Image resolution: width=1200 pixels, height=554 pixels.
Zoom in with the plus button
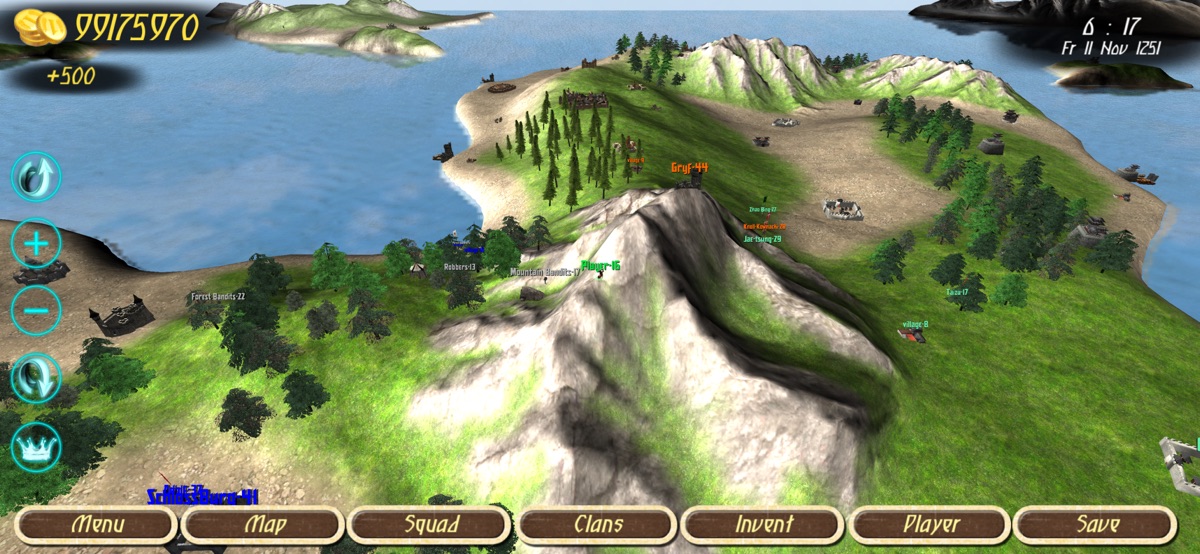36,243
